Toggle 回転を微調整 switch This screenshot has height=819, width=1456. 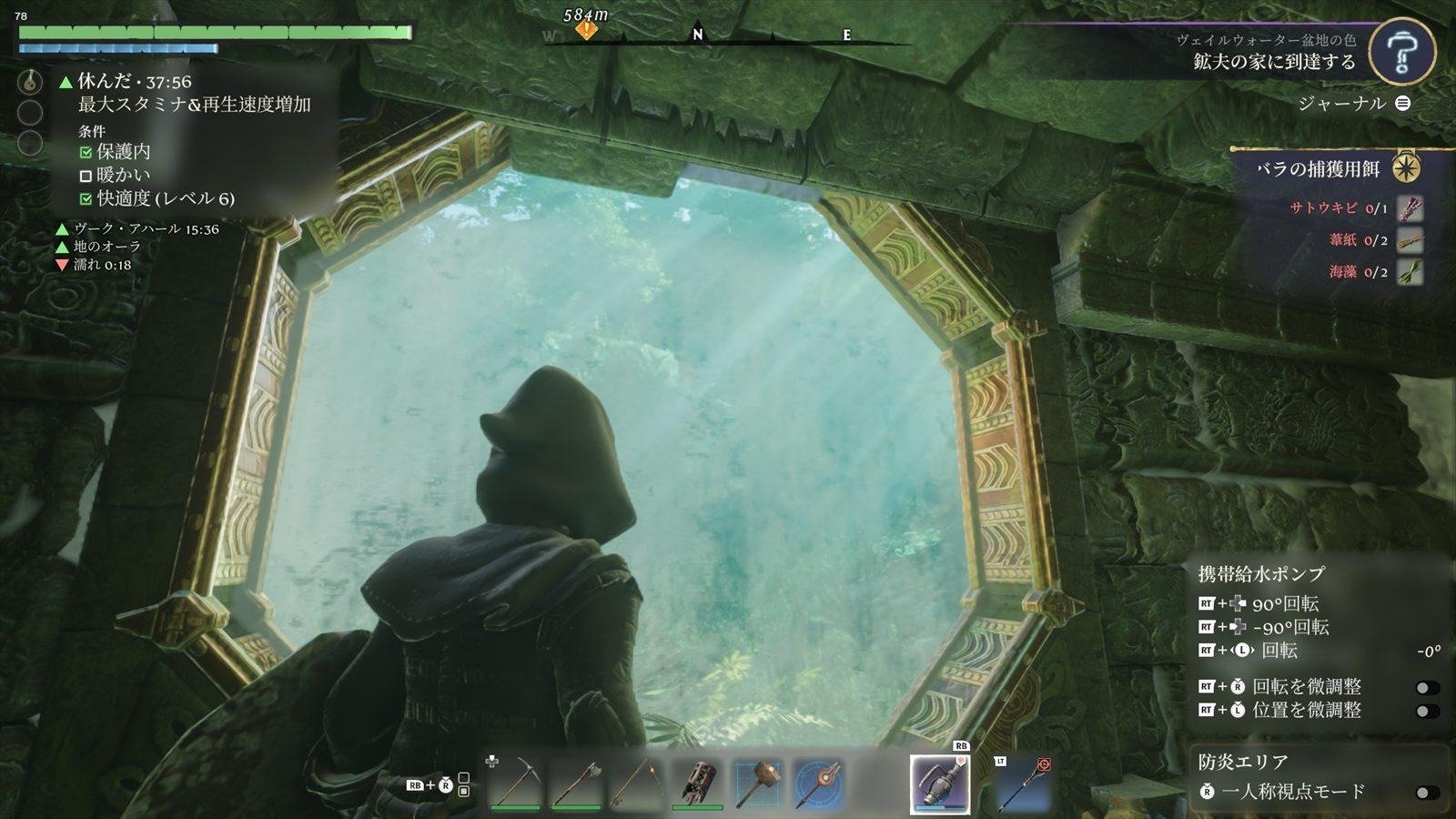1427,688
